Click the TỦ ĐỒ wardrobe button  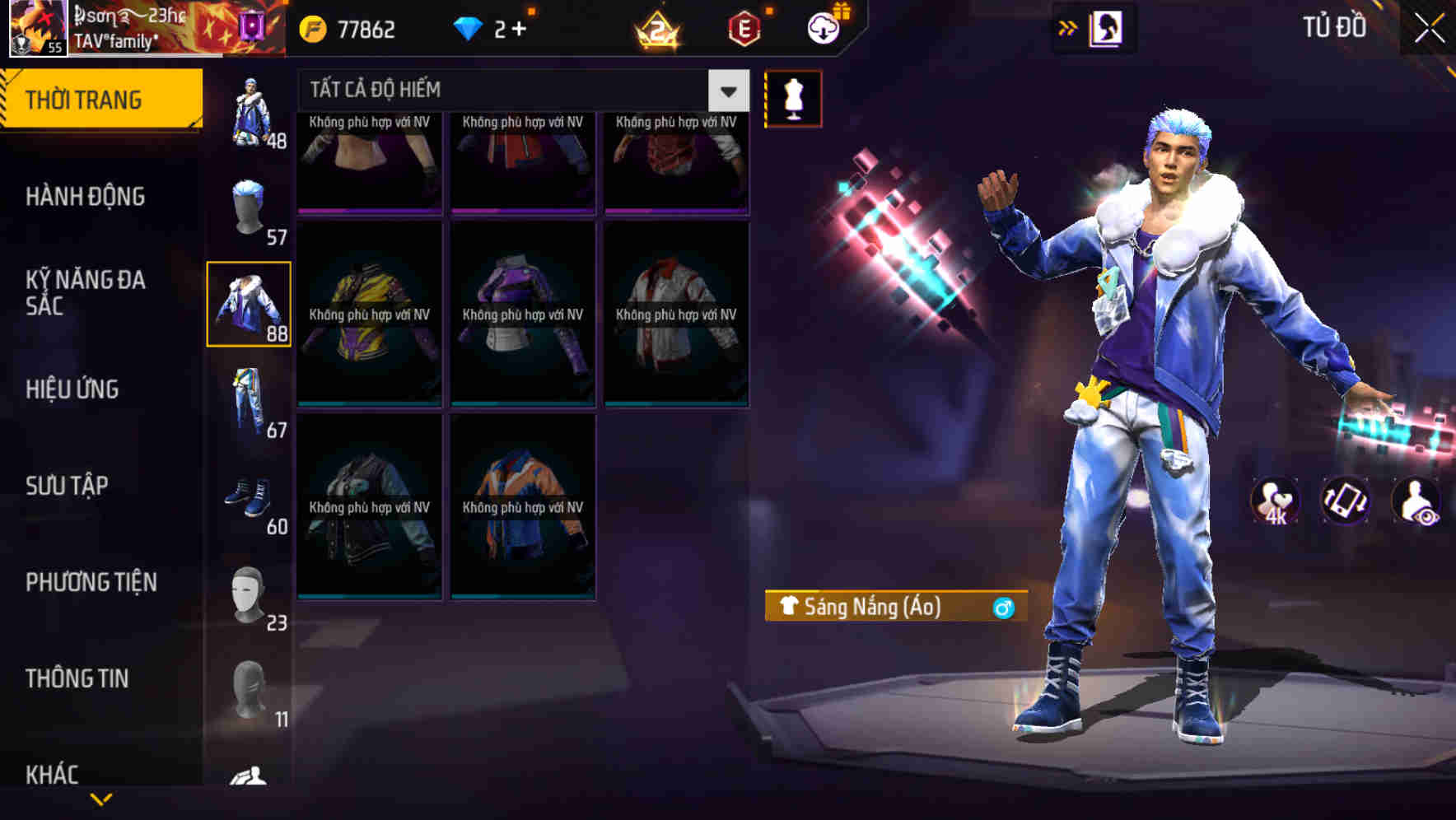(x=1332, y=27)
